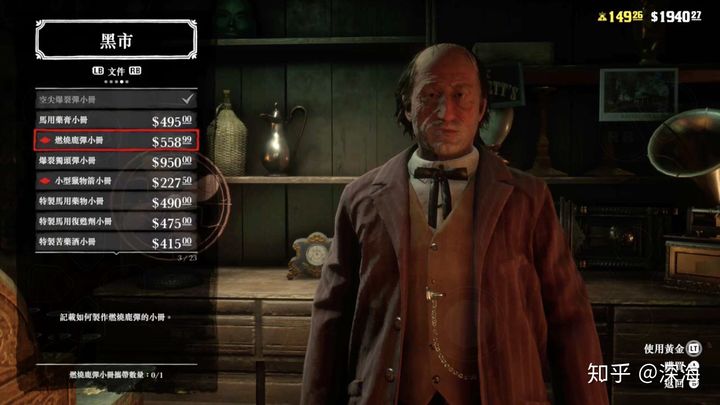This screenshot has width=720, height=405.
Task: Open the 文件 category tab
Action: pyautogui.click(x=116, y=71)
